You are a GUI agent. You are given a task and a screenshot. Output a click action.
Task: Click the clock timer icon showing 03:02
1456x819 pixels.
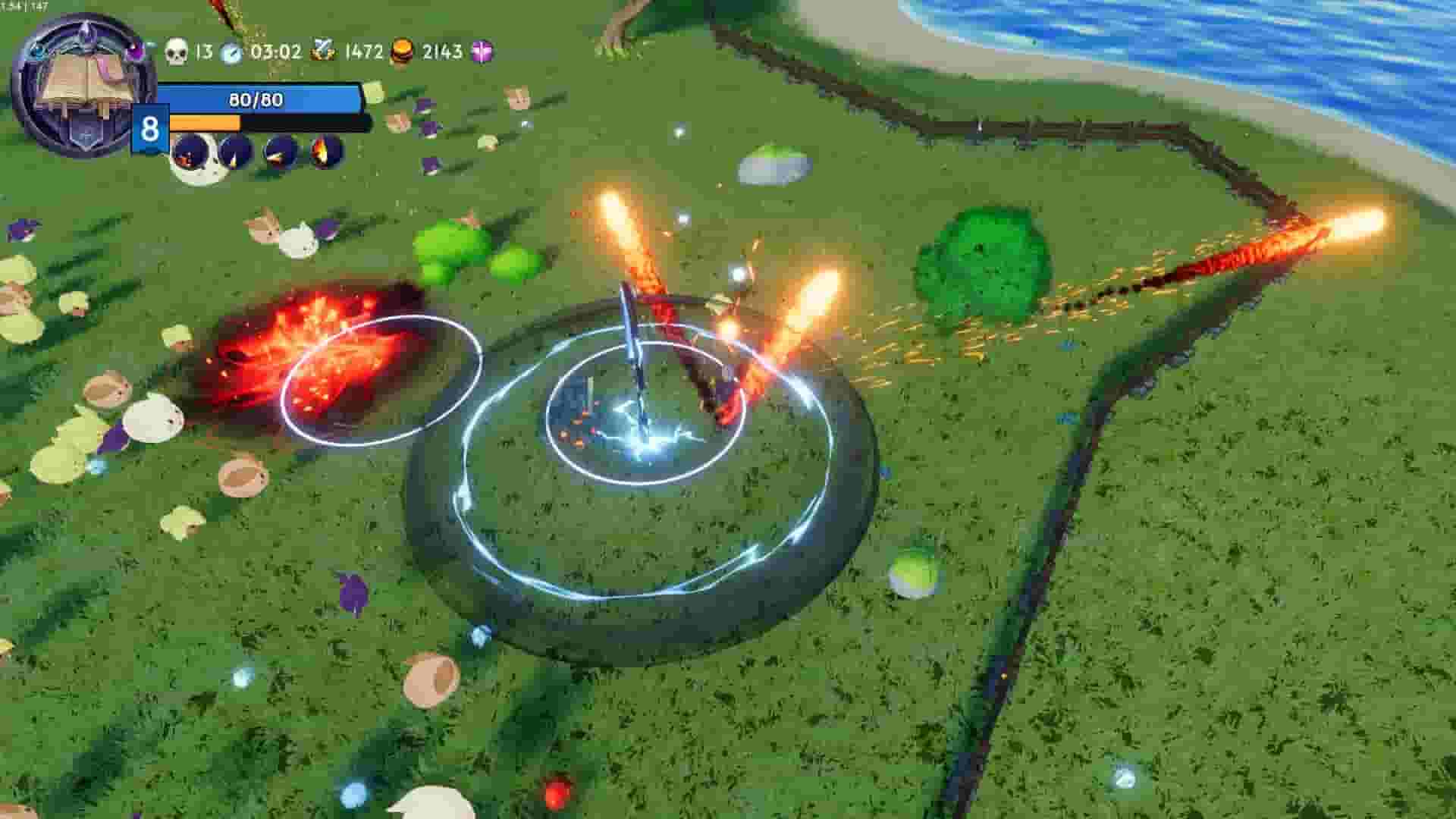pos(232,53)
